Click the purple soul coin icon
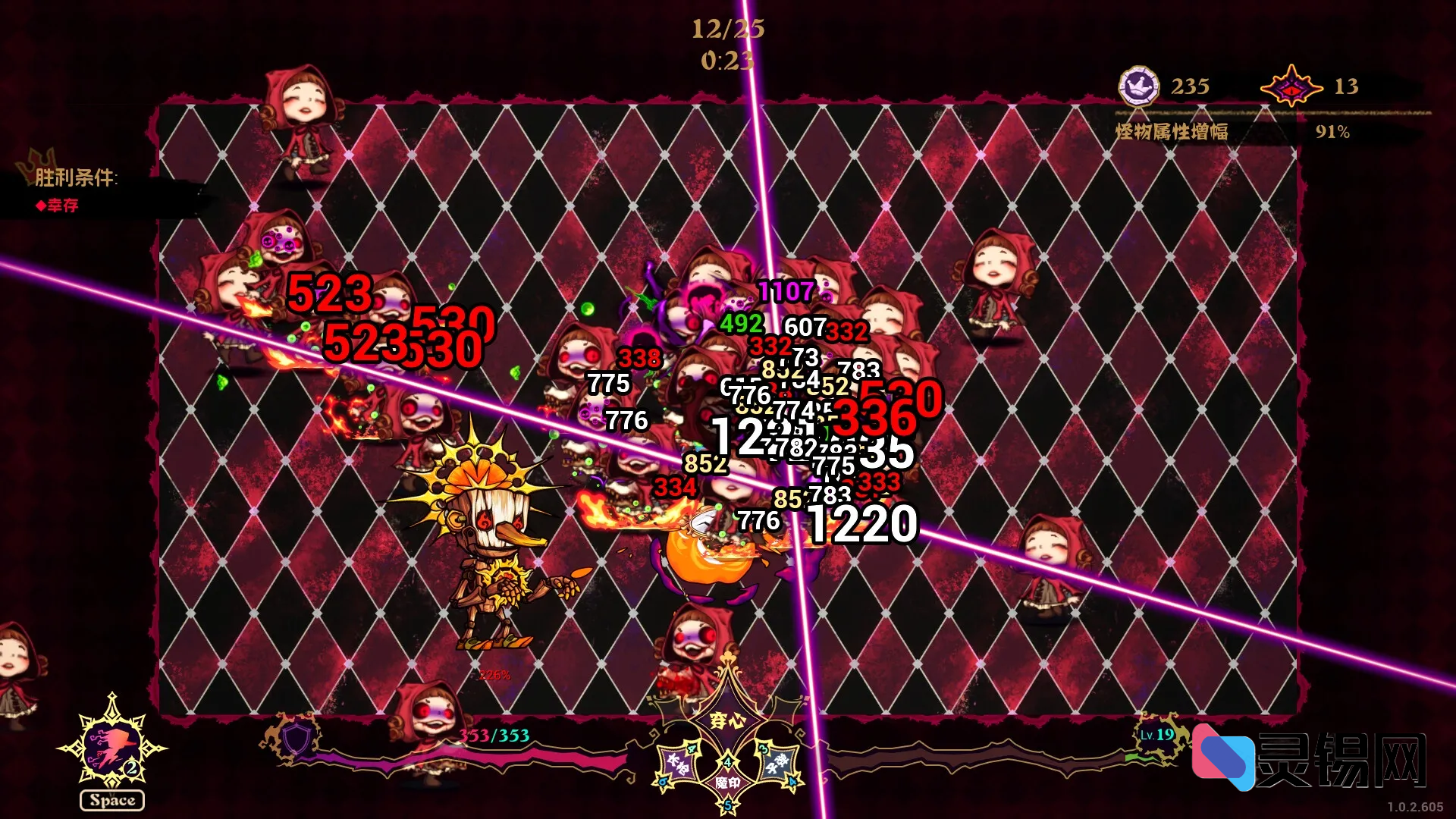Viewport: 1456px width, 819px height. (1138, 86)
